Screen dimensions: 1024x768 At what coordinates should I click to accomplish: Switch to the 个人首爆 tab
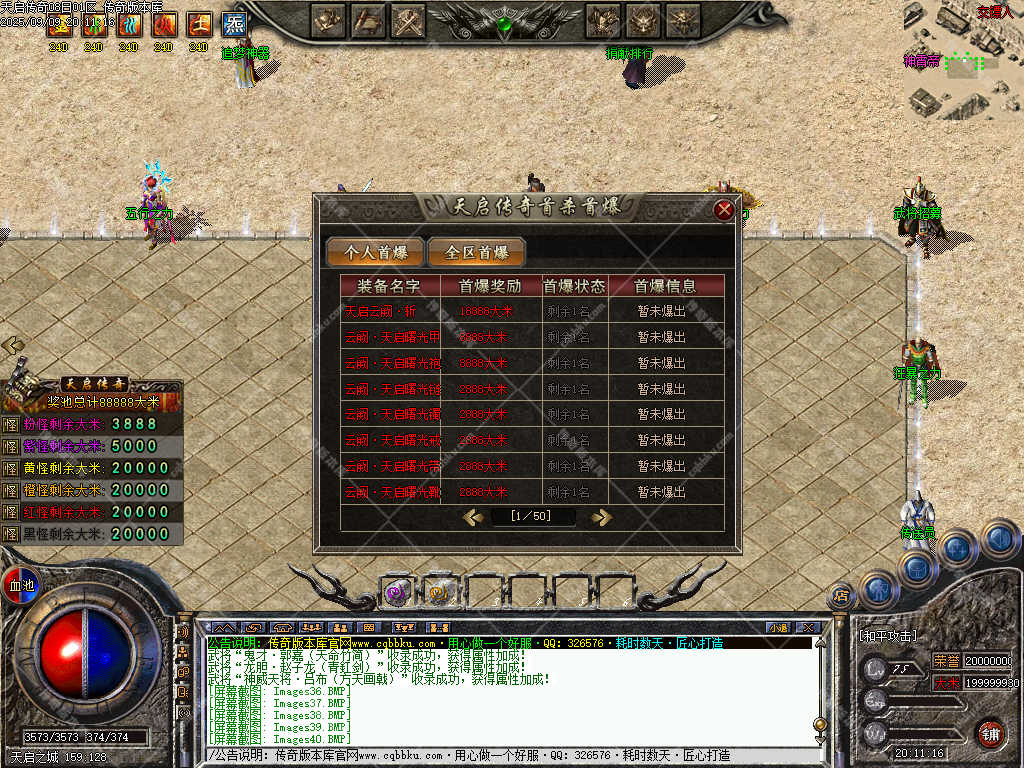pos(373,253)
